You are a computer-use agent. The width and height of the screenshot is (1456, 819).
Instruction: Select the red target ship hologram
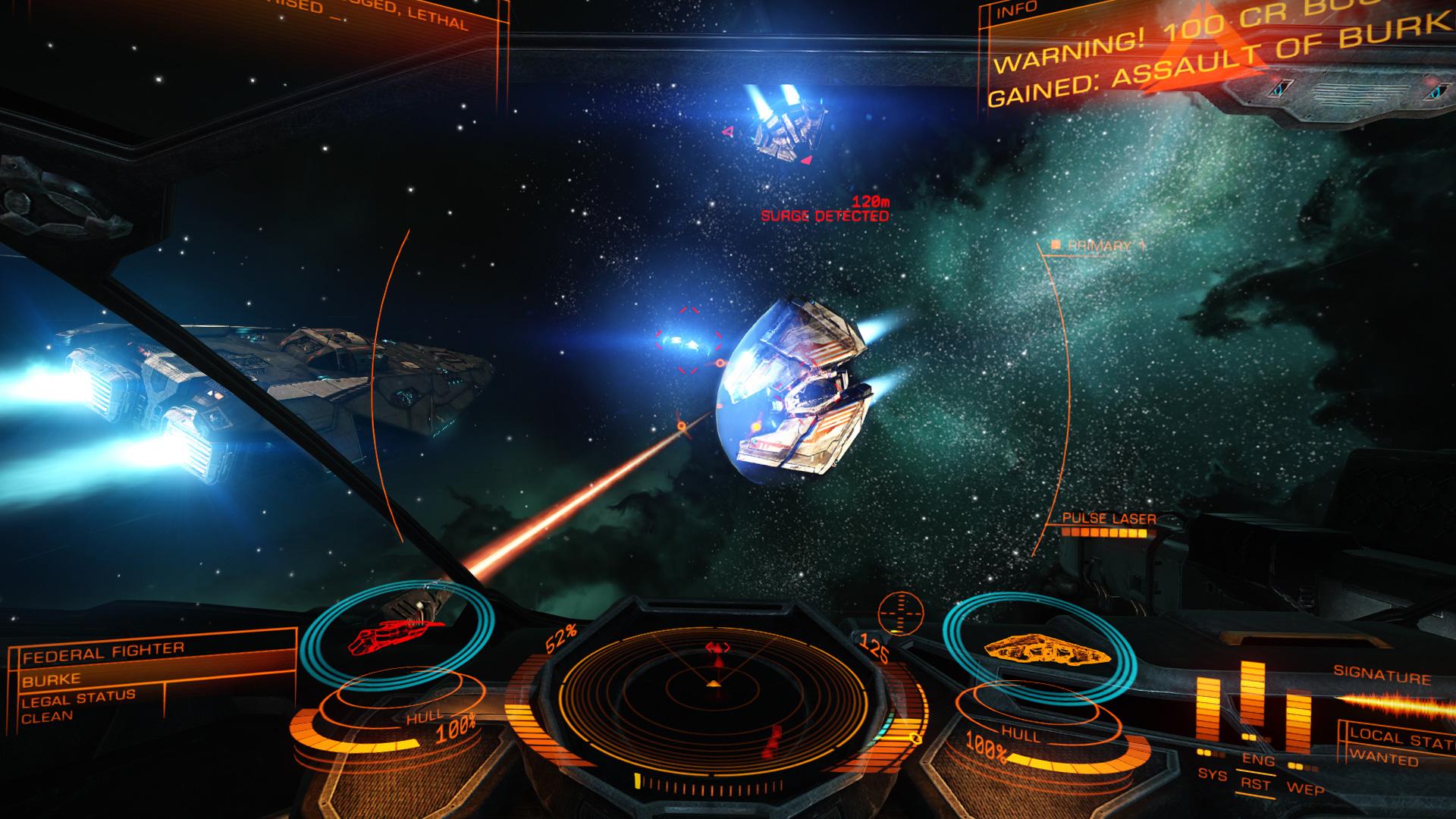click(x=393, y=635)
